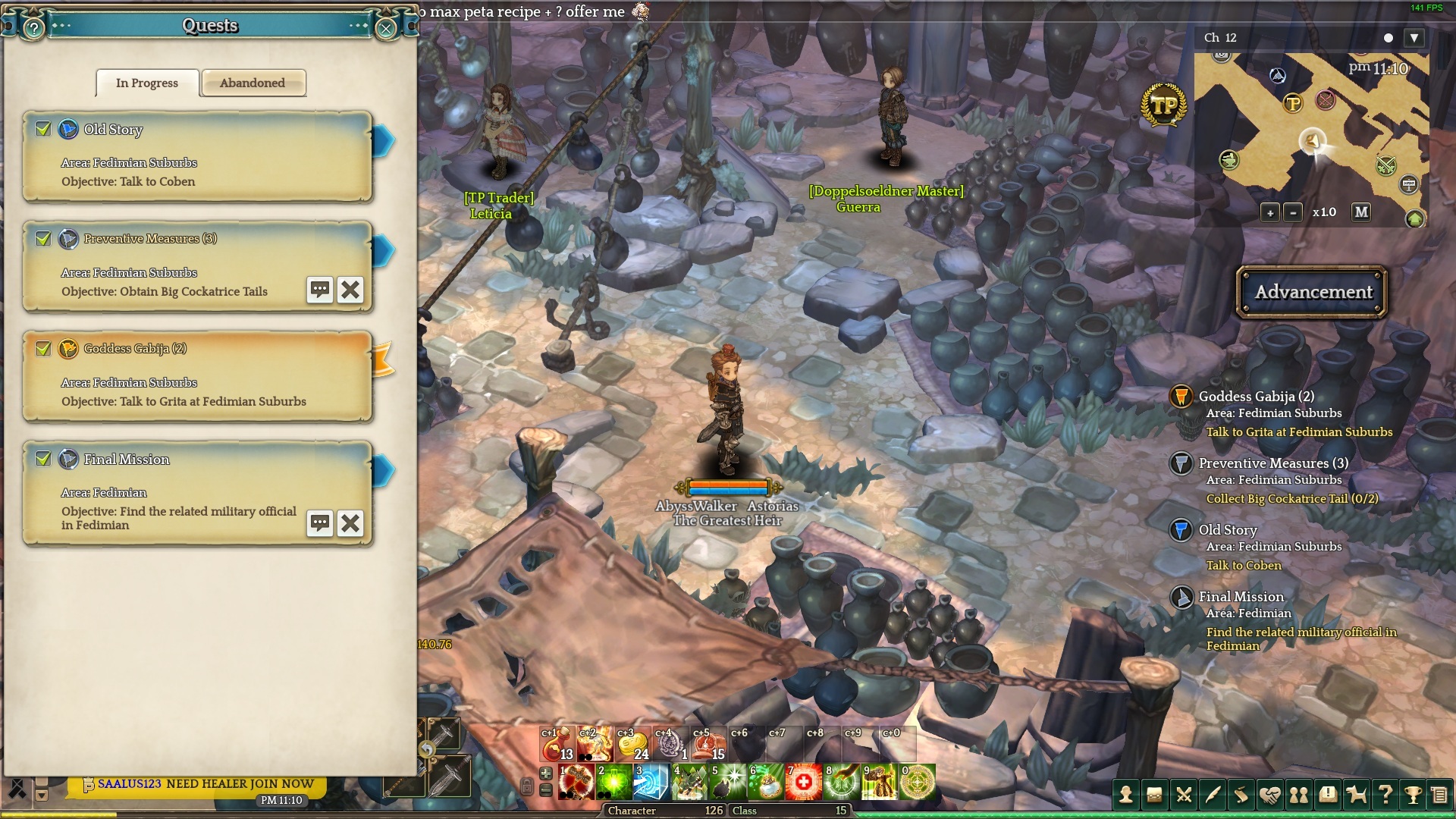Open the companion pet menu icon
Viewport: 1456px width, 819px height.
[x=1355, y=795]
